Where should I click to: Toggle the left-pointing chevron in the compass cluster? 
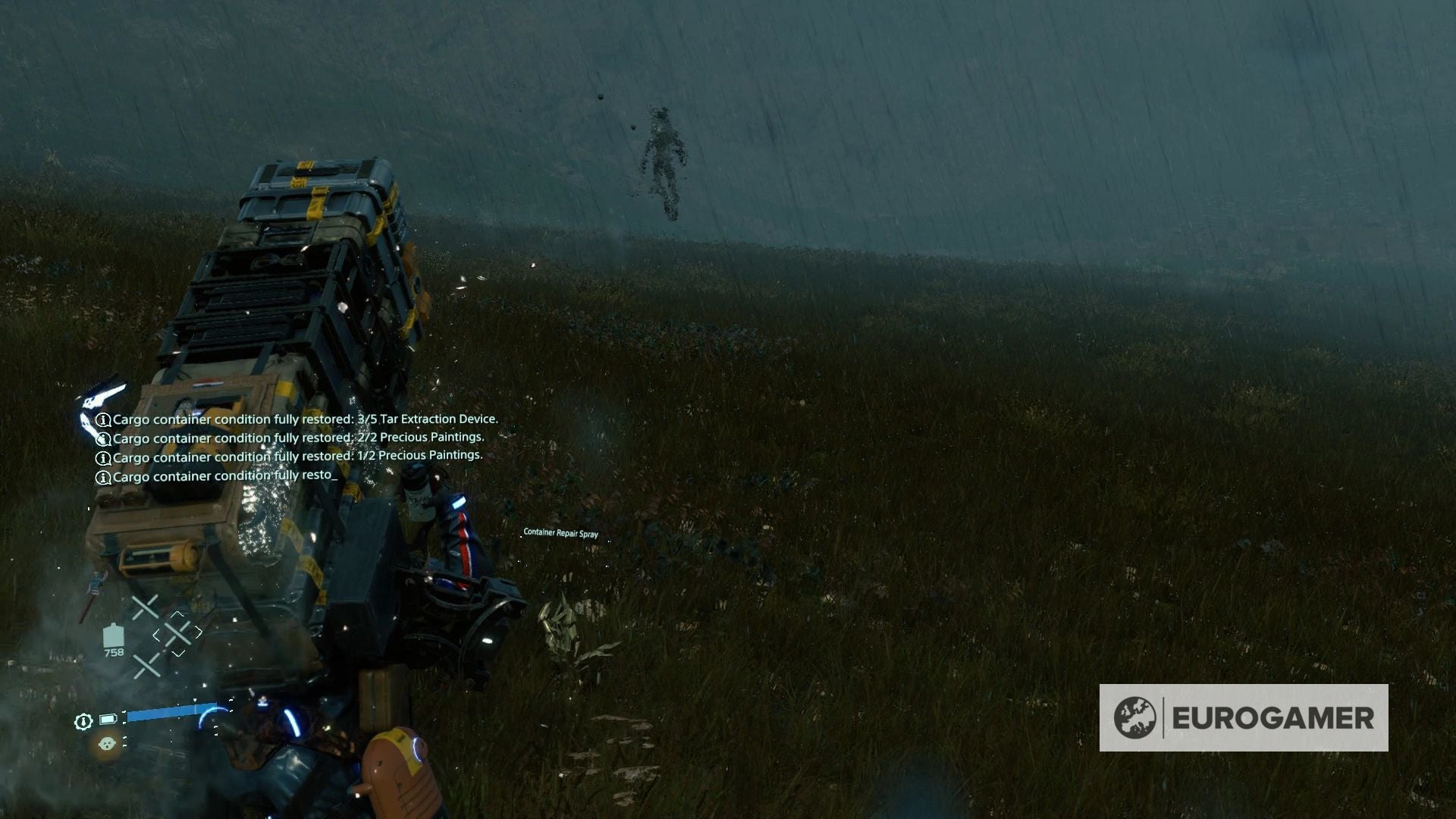point(156,634)
